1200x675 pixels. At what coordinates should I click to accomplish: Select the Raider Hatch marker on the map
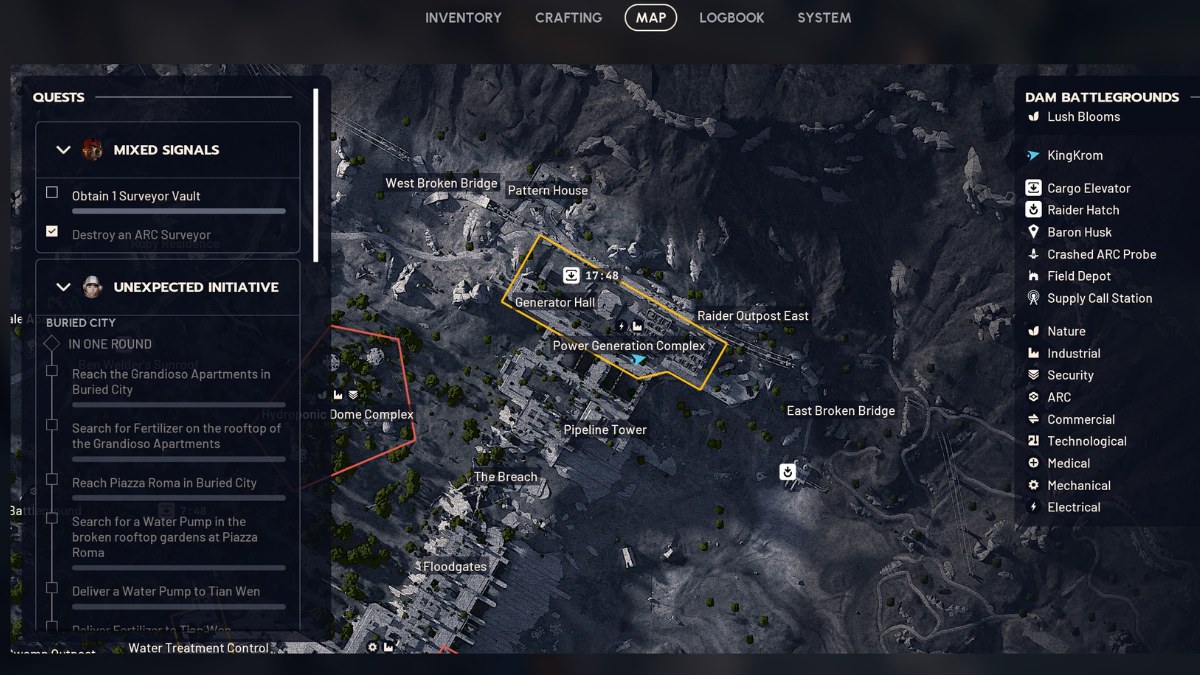[x=789, y=471]
